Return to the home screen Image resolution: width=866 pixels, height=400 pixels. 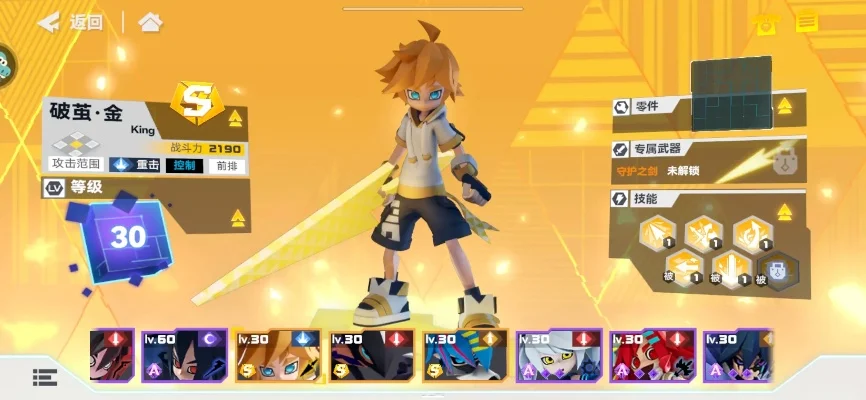(x=150, y=22)
